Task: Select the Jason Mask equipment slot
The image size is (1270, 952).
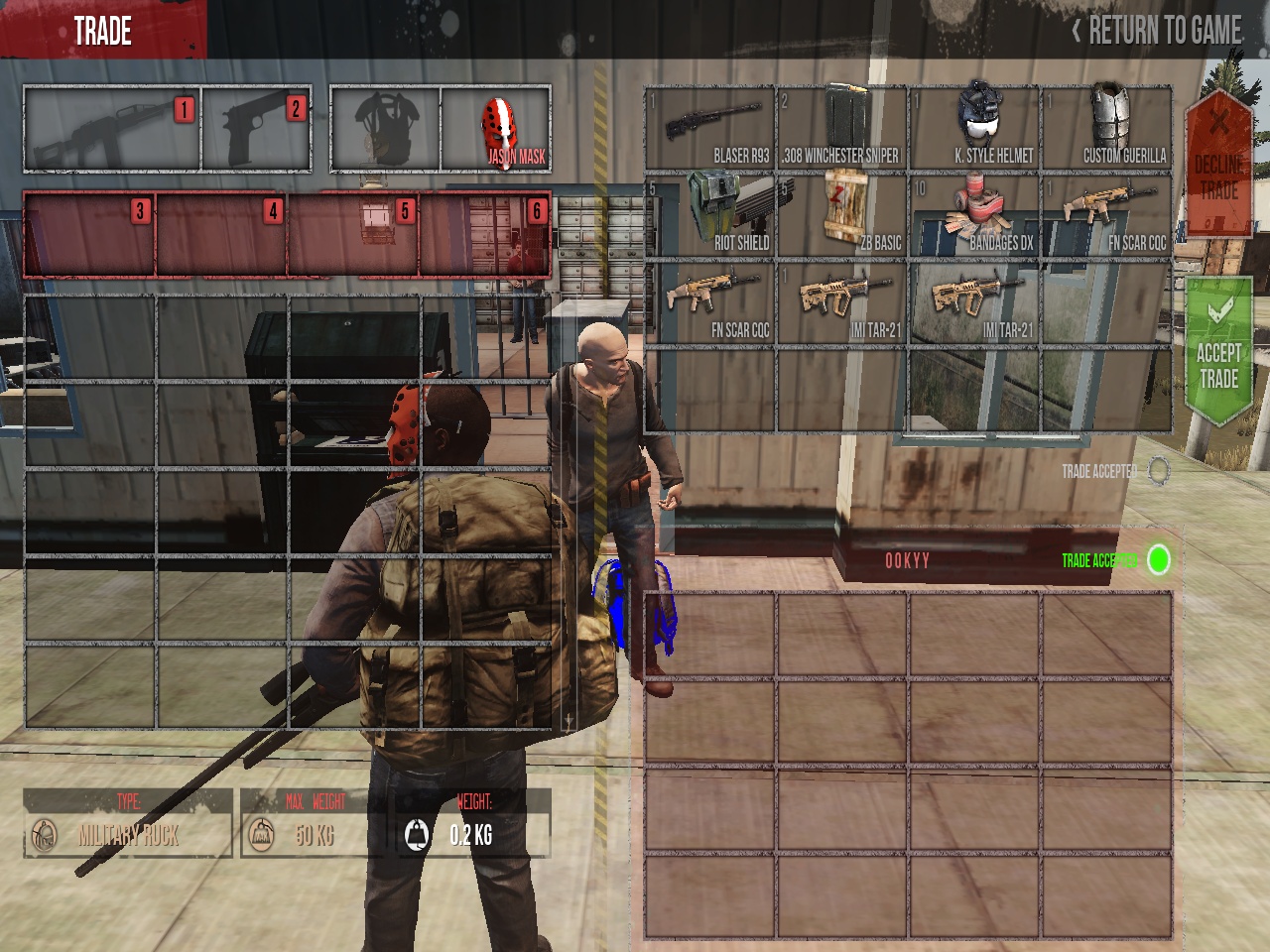Action: [496, 129]
